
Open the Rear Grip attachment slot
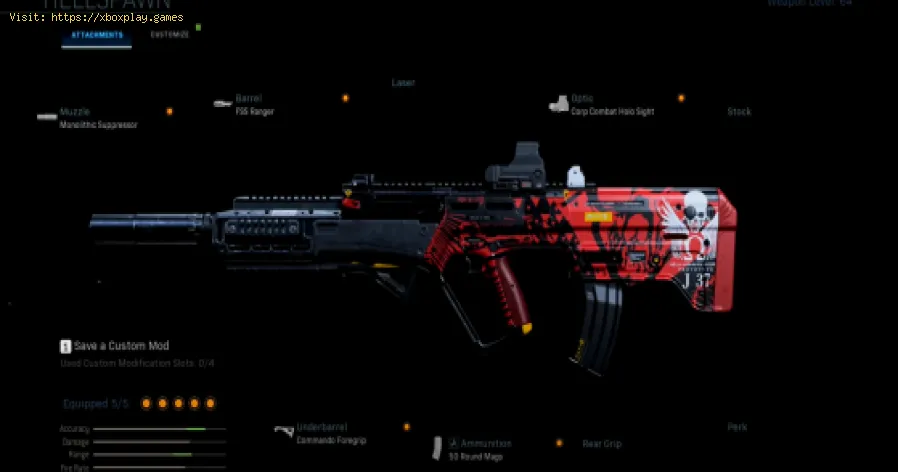point(600,443)
